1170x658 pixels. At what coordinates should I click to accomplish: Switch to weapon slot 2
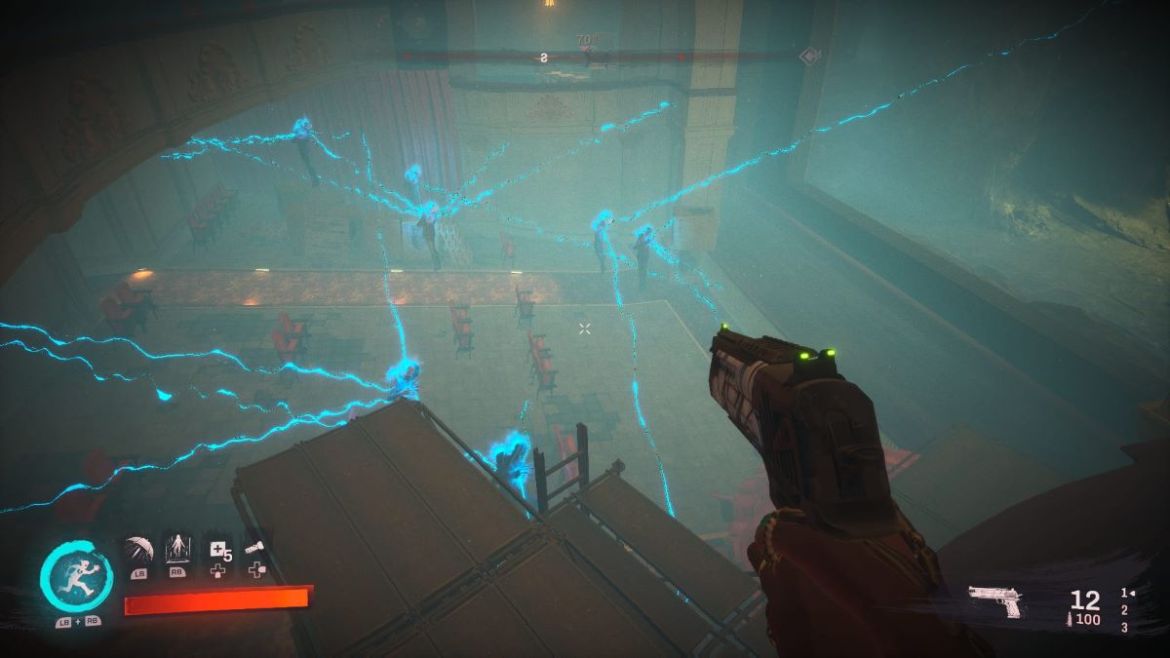[1124, 610]
